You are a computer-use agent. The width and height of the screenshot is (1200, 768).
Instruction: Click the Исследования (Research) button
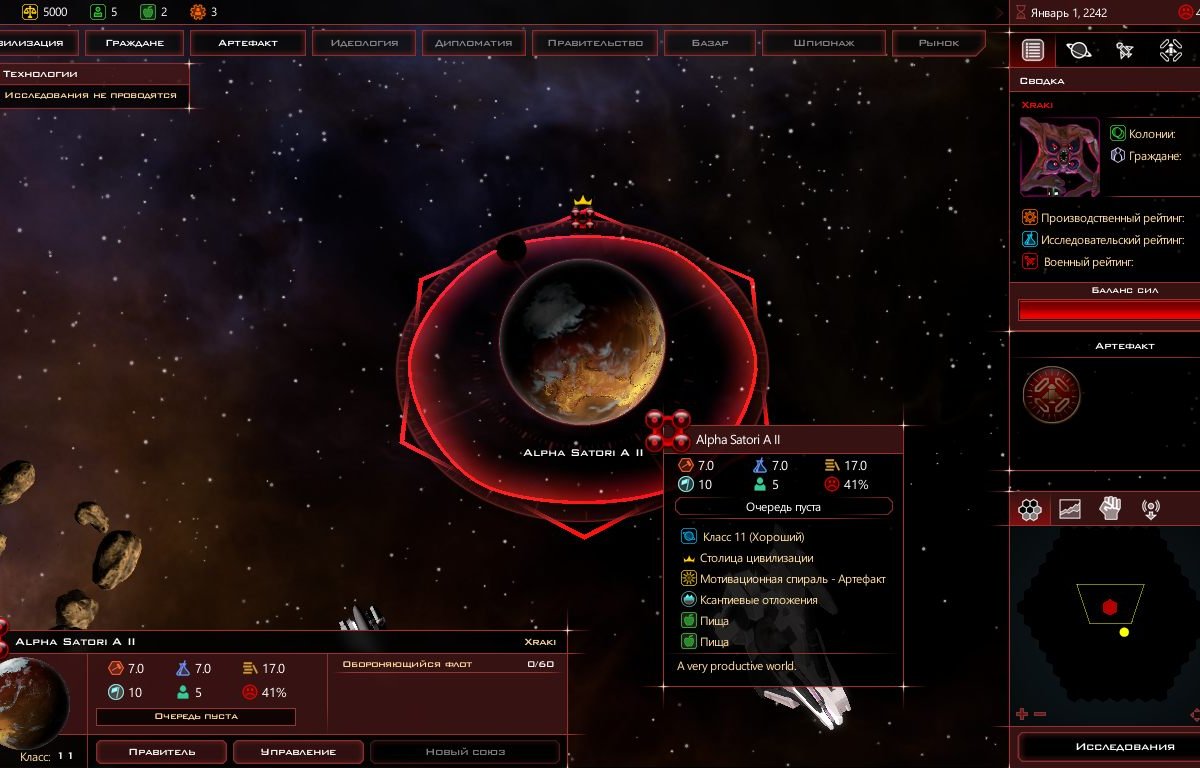click(x=1110, y=747)
